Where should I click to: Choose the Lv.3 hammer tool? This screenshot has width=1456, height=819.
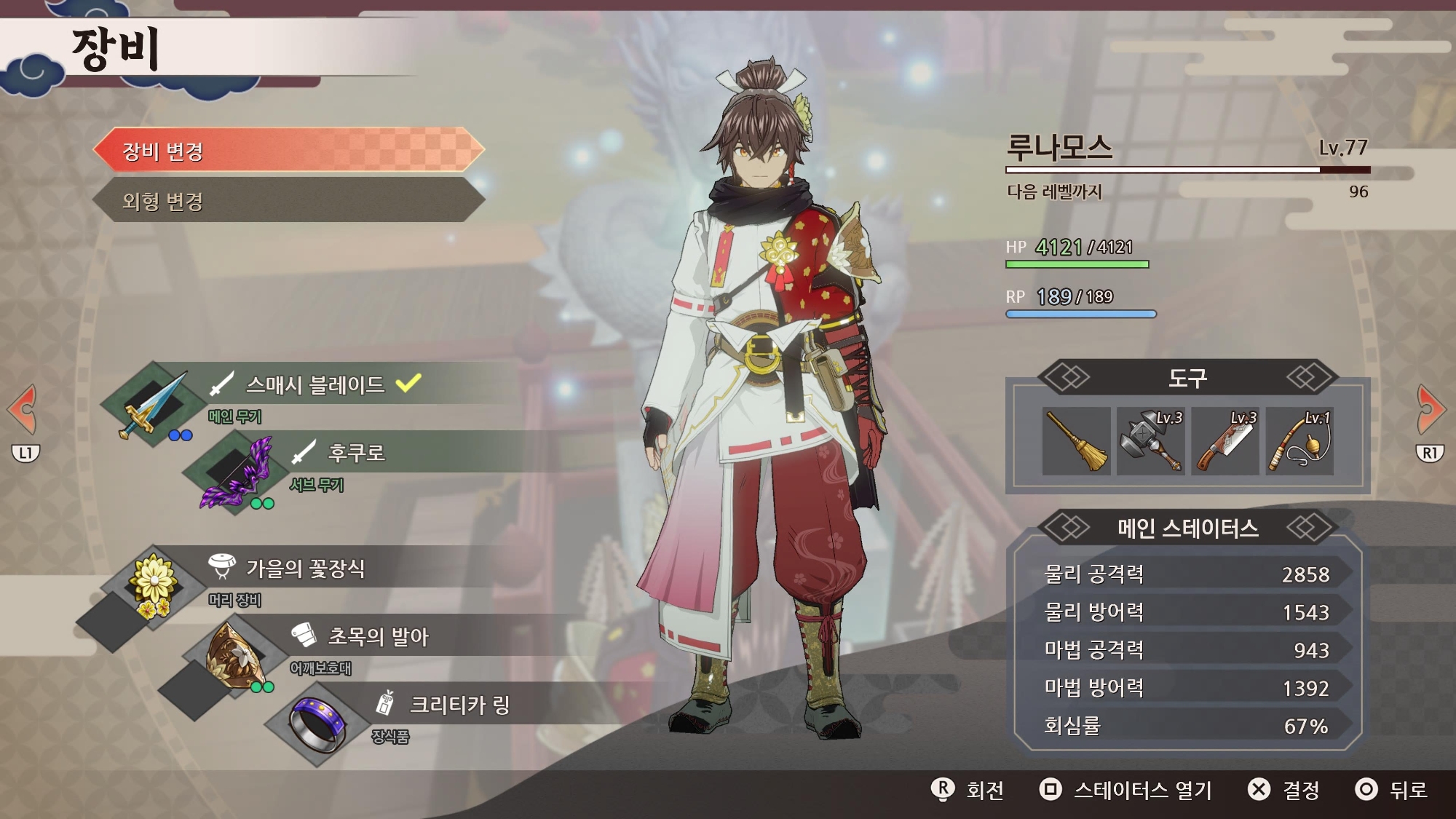(1151, 441)
